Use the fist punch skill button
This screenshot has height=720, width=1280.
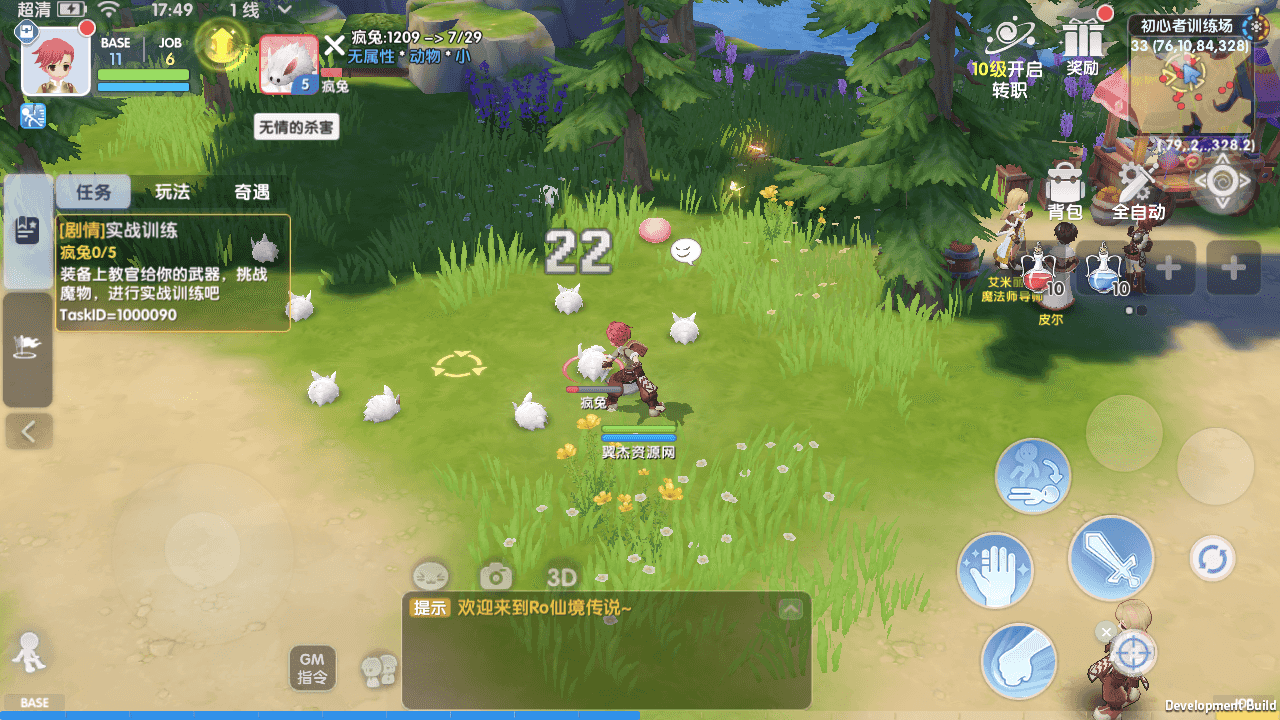(1019, 661)
